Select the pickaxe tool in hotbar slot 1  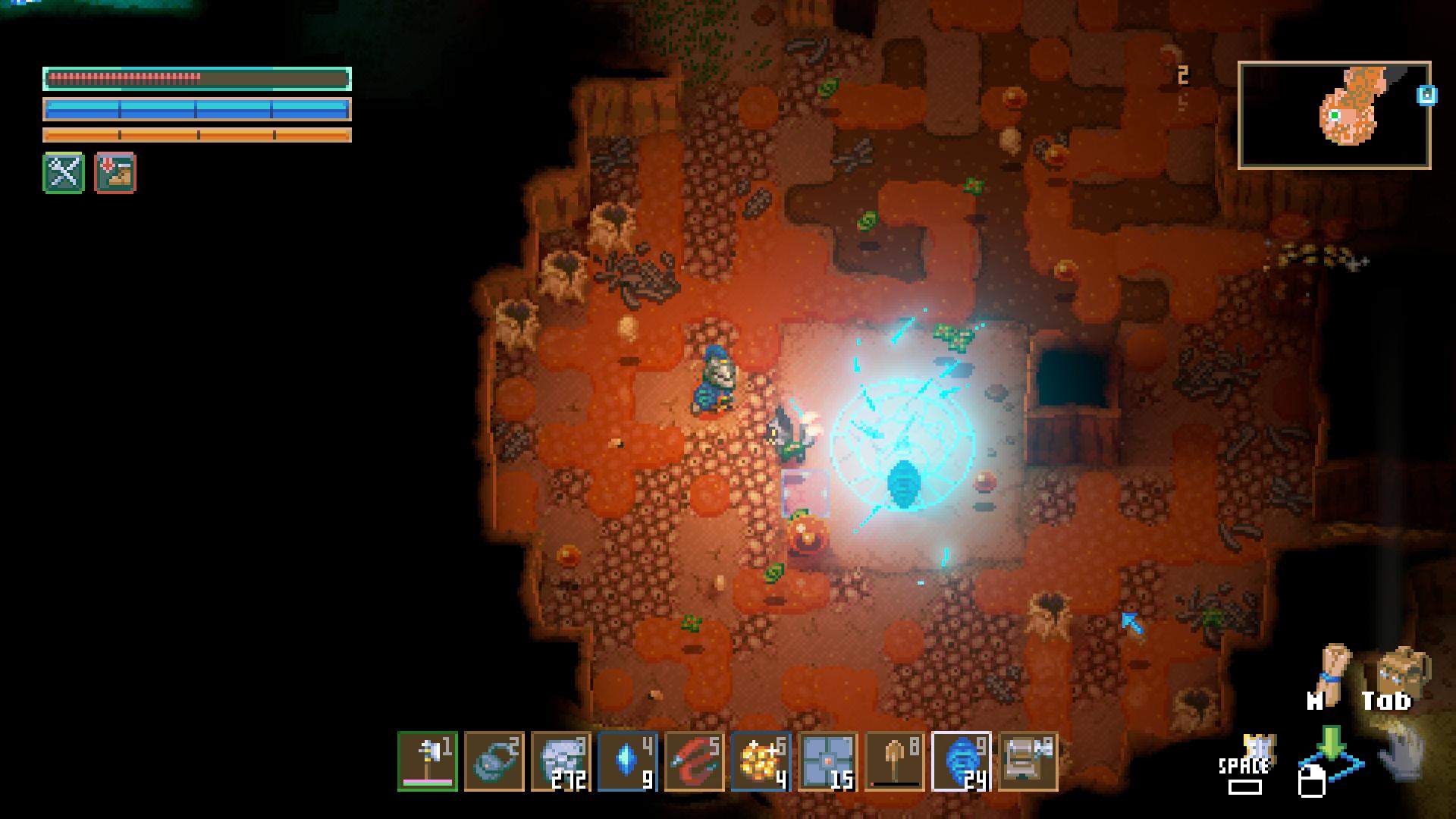pos(428,761)
